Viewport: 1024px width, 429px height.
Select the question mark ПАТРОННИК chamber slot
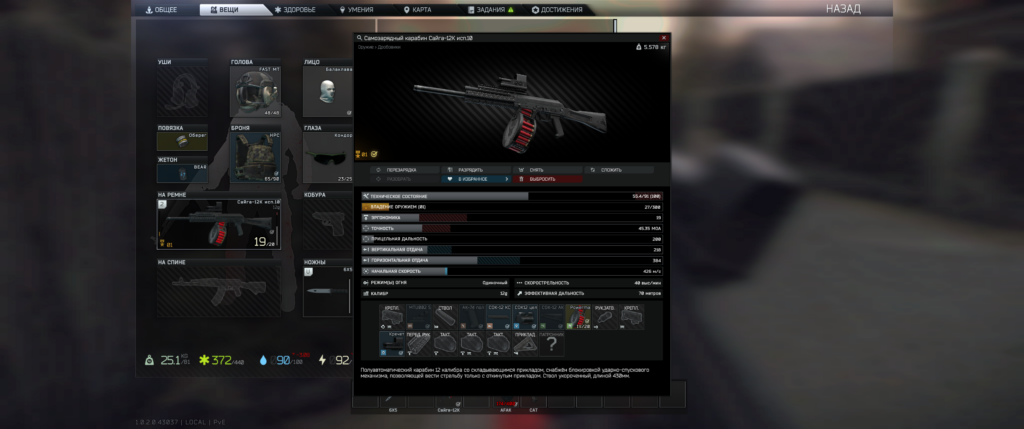[551, 343]
